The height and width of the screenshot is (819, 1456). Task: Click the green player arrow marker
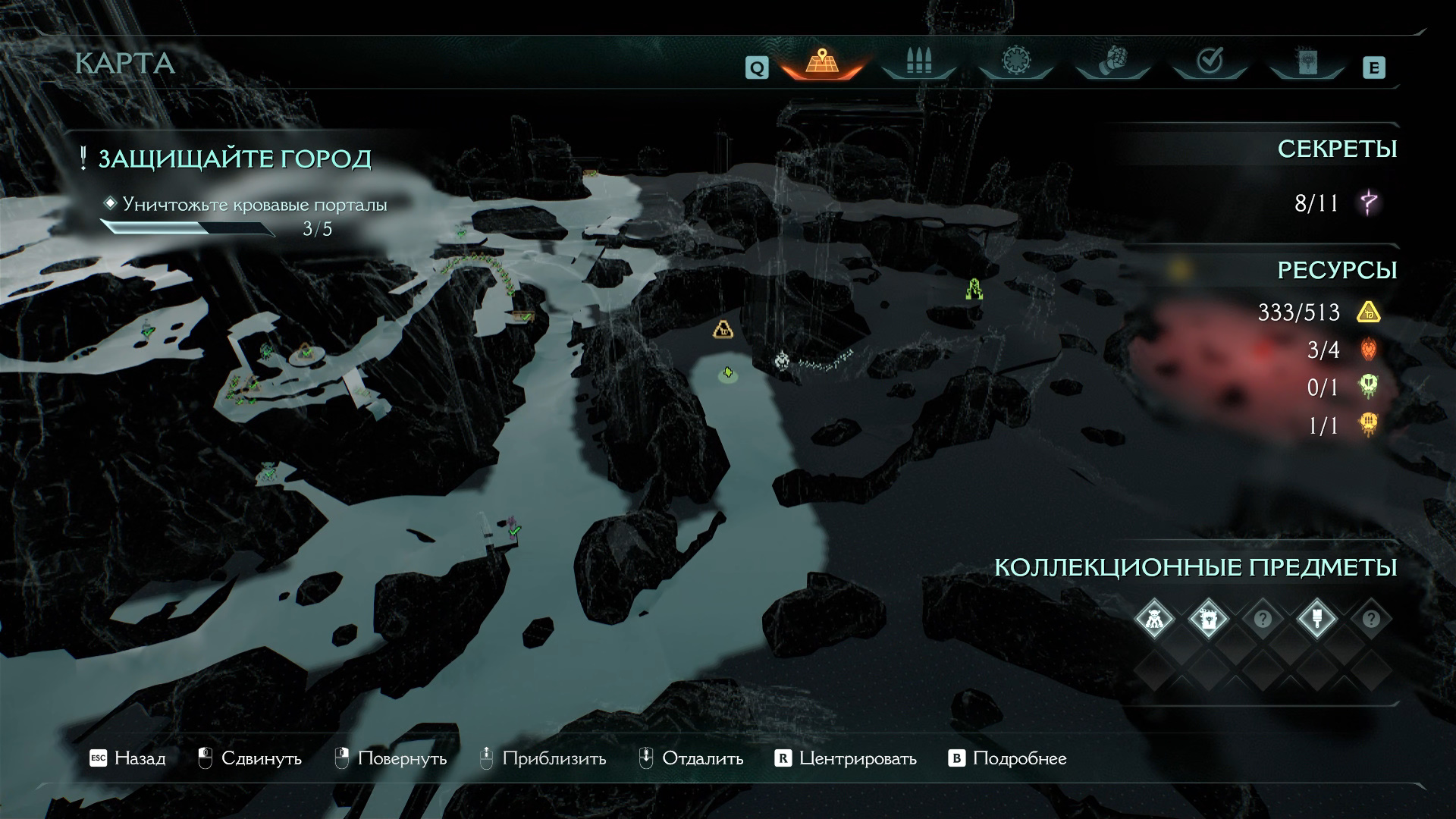(x=727, y=372)
